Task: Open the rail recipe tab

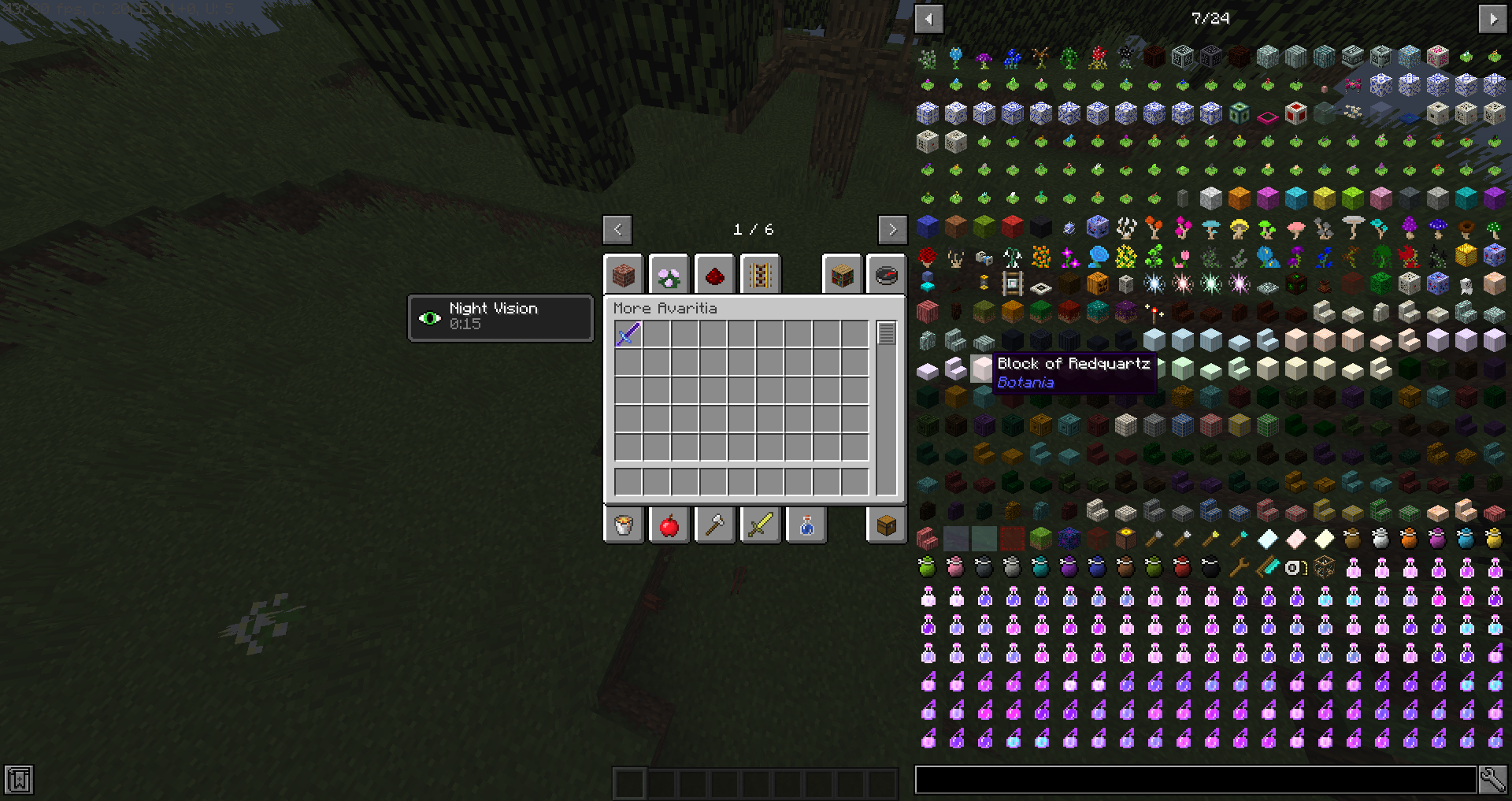Action: [760, 274]
